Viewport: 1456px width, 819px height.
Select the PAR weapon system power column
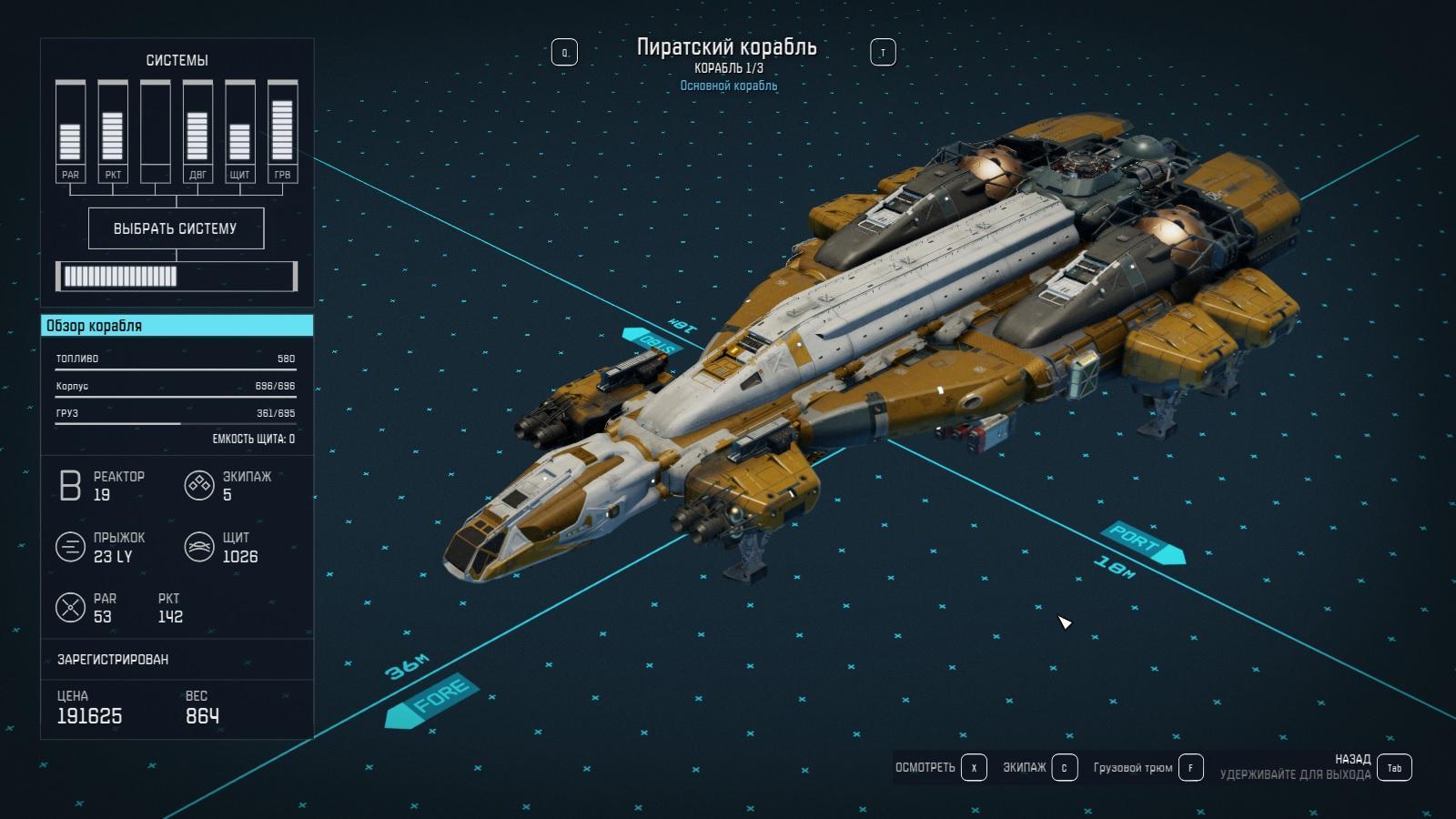pyautogui.click(x=70, y=132)
